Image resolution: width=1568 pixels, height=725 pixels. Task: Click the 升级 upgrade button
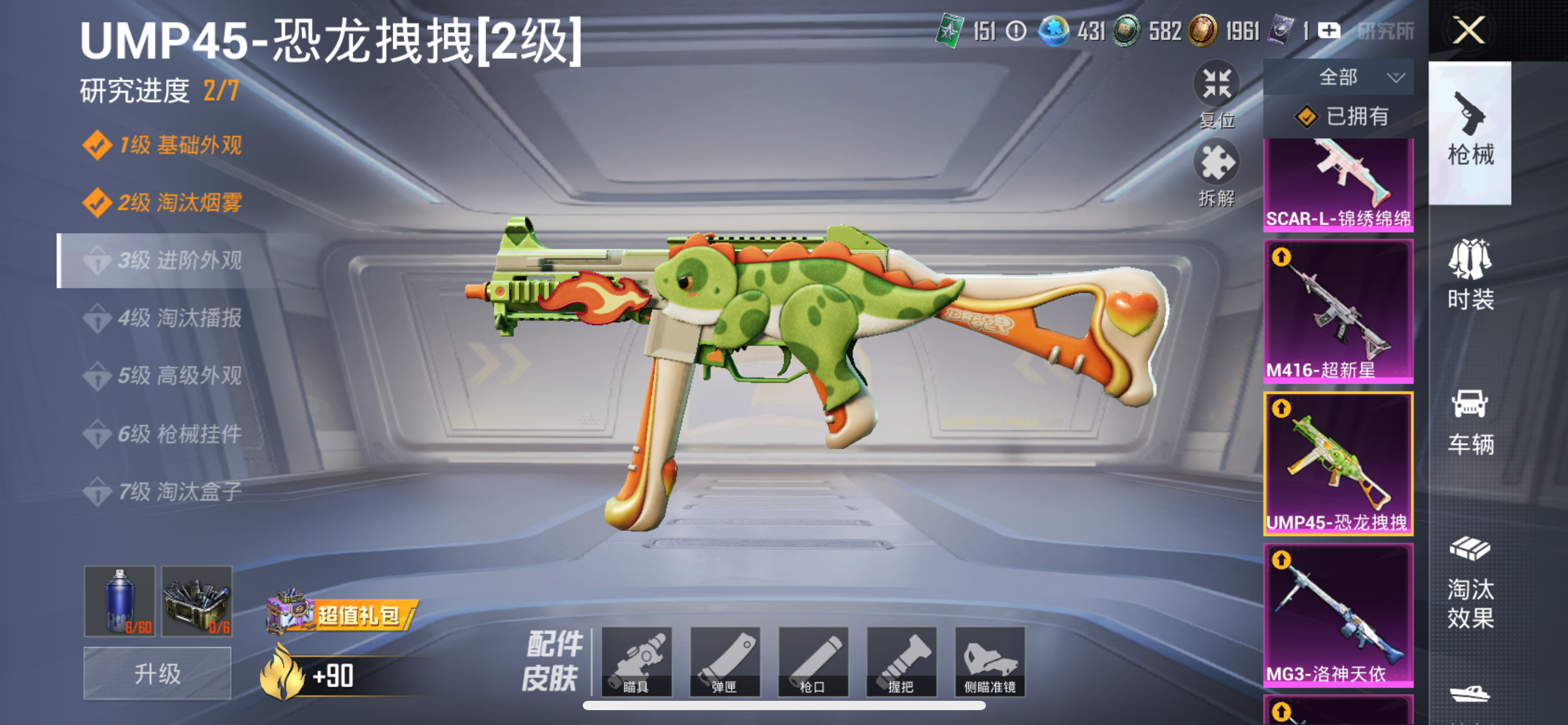coord(157,674)
